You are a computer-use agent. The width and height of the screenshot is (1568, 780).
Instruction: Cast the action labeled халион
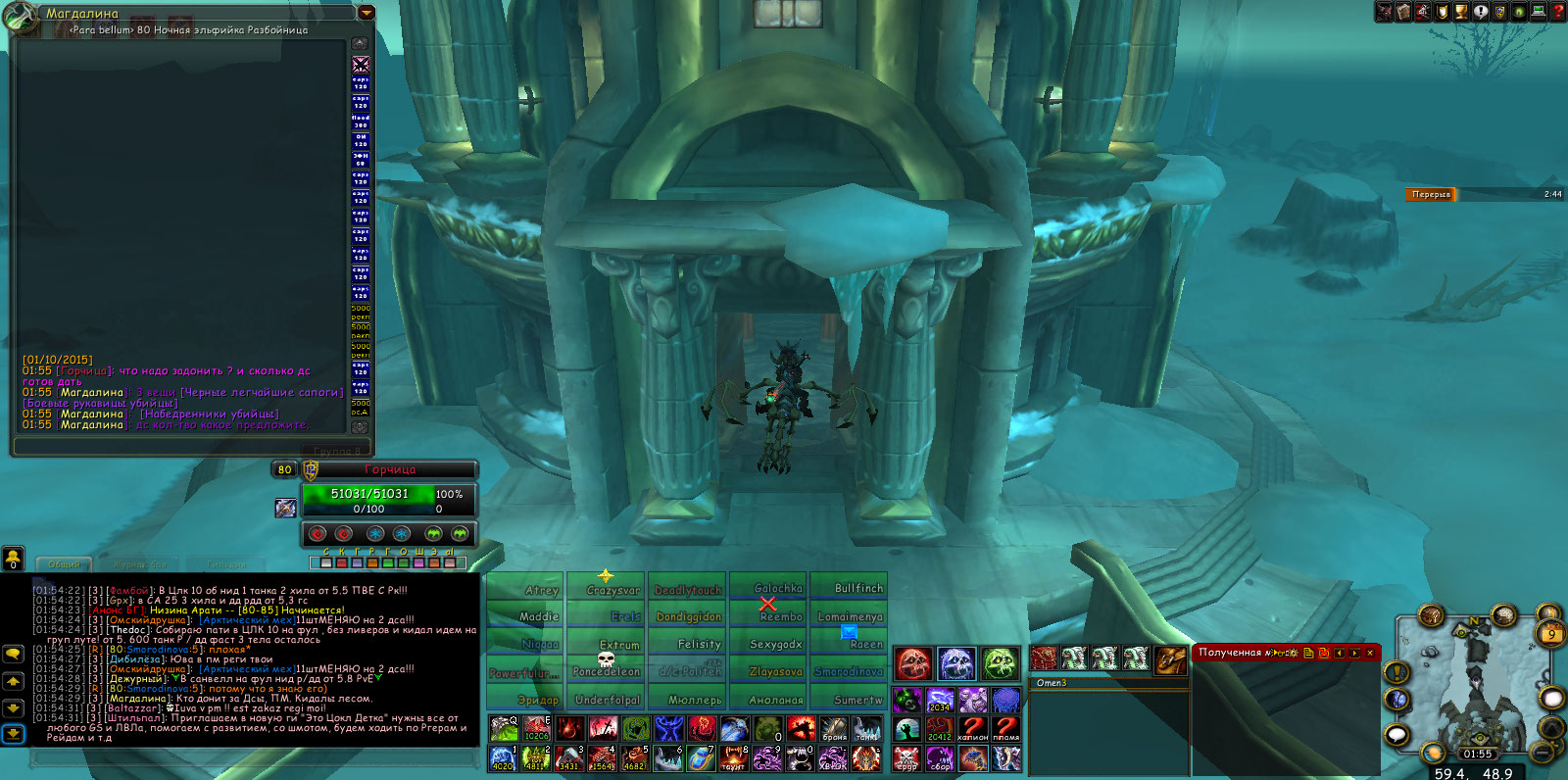972,728
